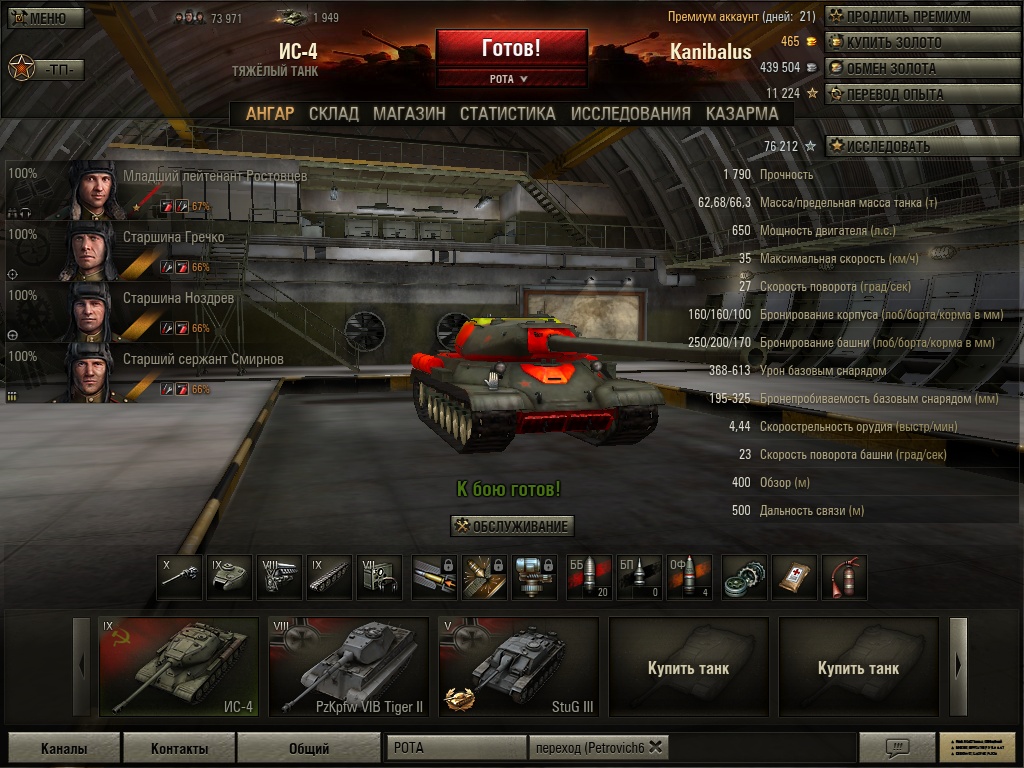Click КУПИТЬ ЗОЛОТО button
Viewport: 1024px width, 768px height.
pyautogui.click(x=922, y=43)
